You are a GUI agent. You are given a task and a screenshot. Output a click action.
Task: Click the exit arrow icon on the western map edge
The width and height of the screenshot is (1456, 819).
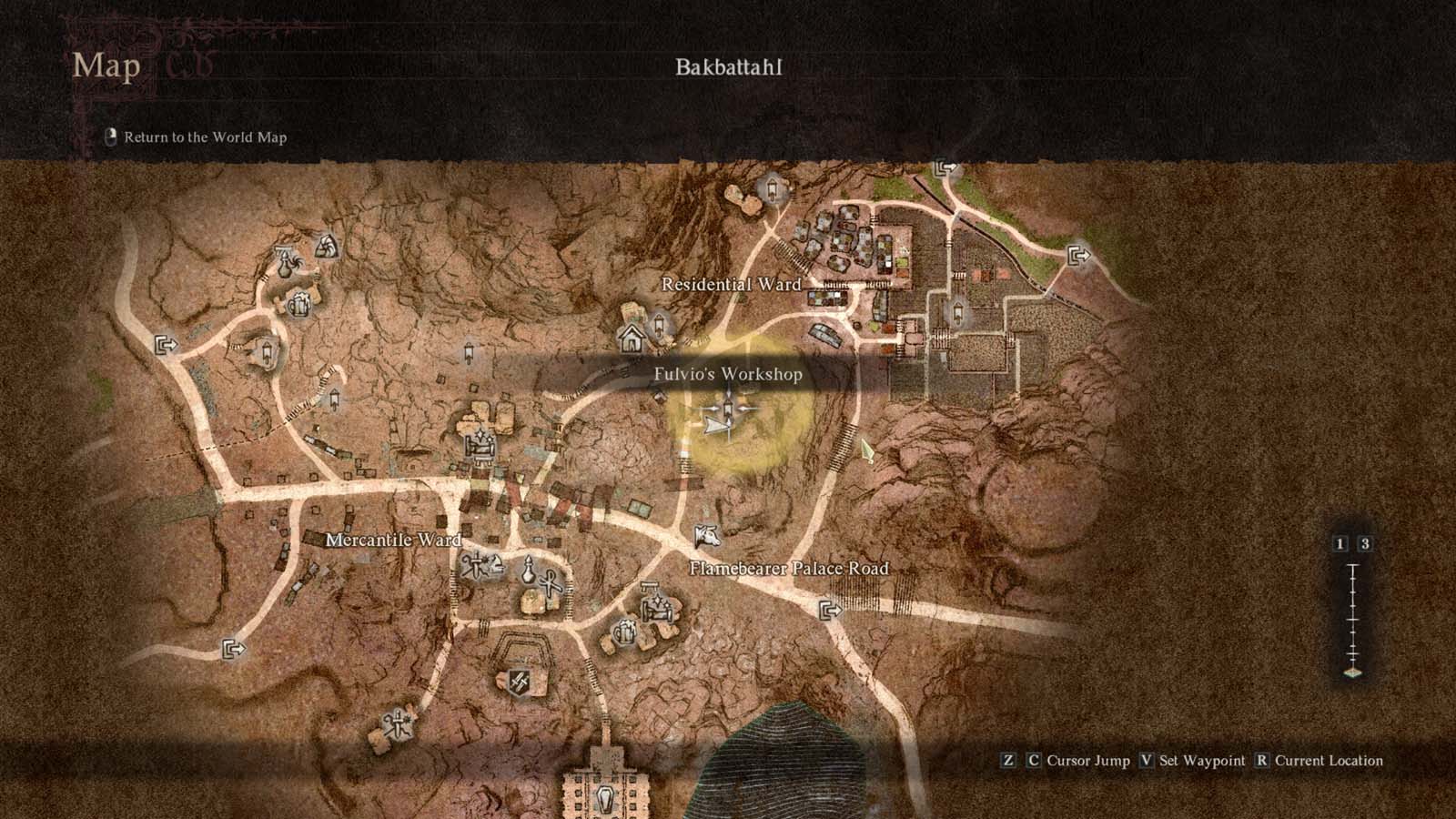(x=167, y=347)
